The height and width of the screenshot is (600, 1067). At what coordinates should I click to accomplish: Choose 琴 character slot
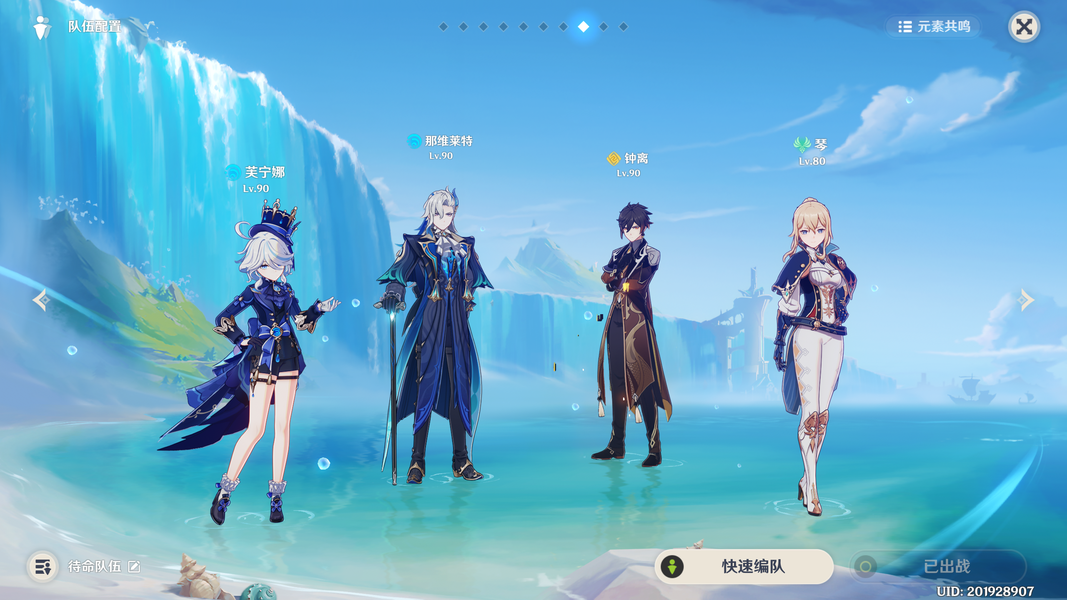click(x=815, y=350)
